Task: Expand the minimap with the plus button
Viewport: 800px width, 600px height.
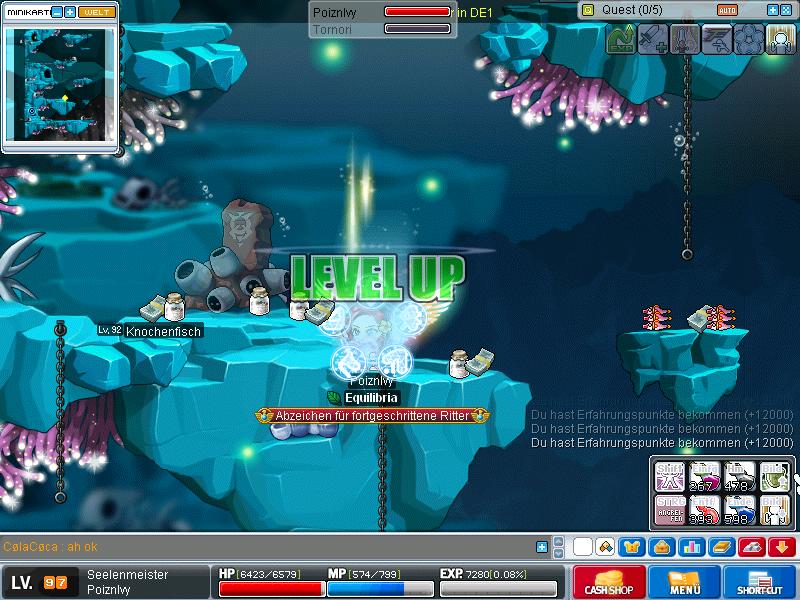Action: 70,12
